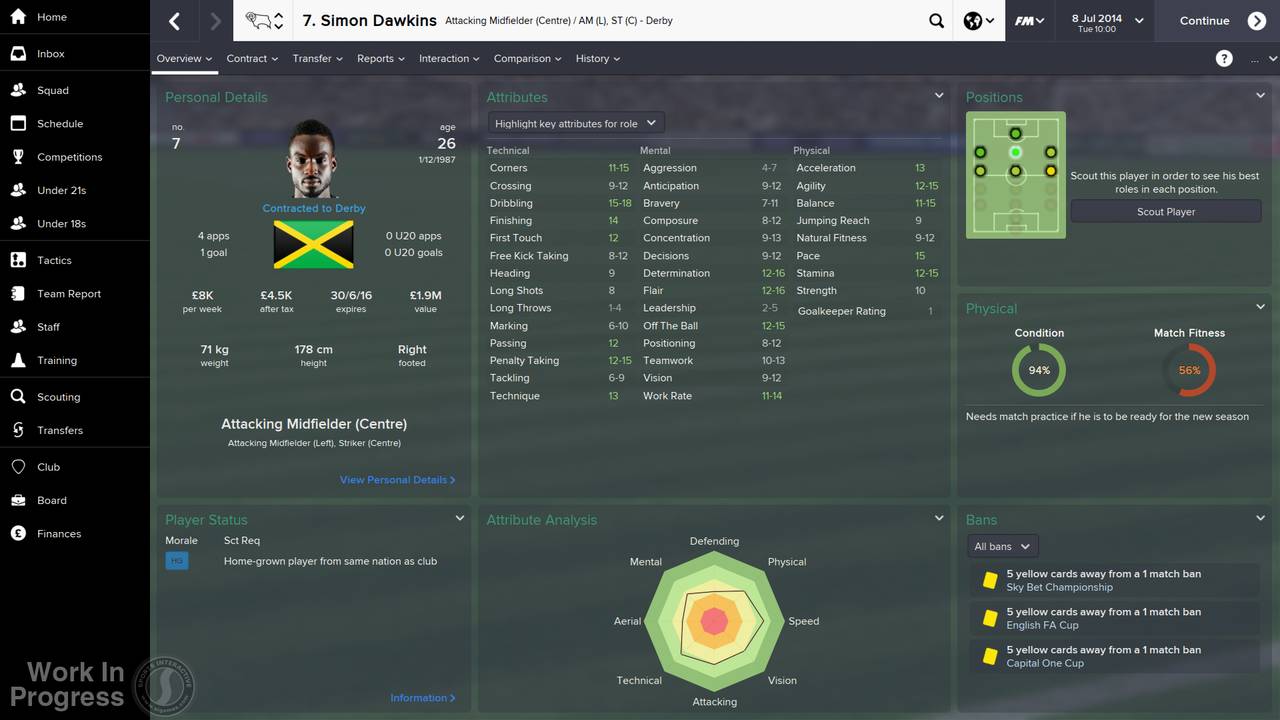The image size is (1280, 720).
Task: Click the Condition percentage ring
Action: (x=1039, y=369)
